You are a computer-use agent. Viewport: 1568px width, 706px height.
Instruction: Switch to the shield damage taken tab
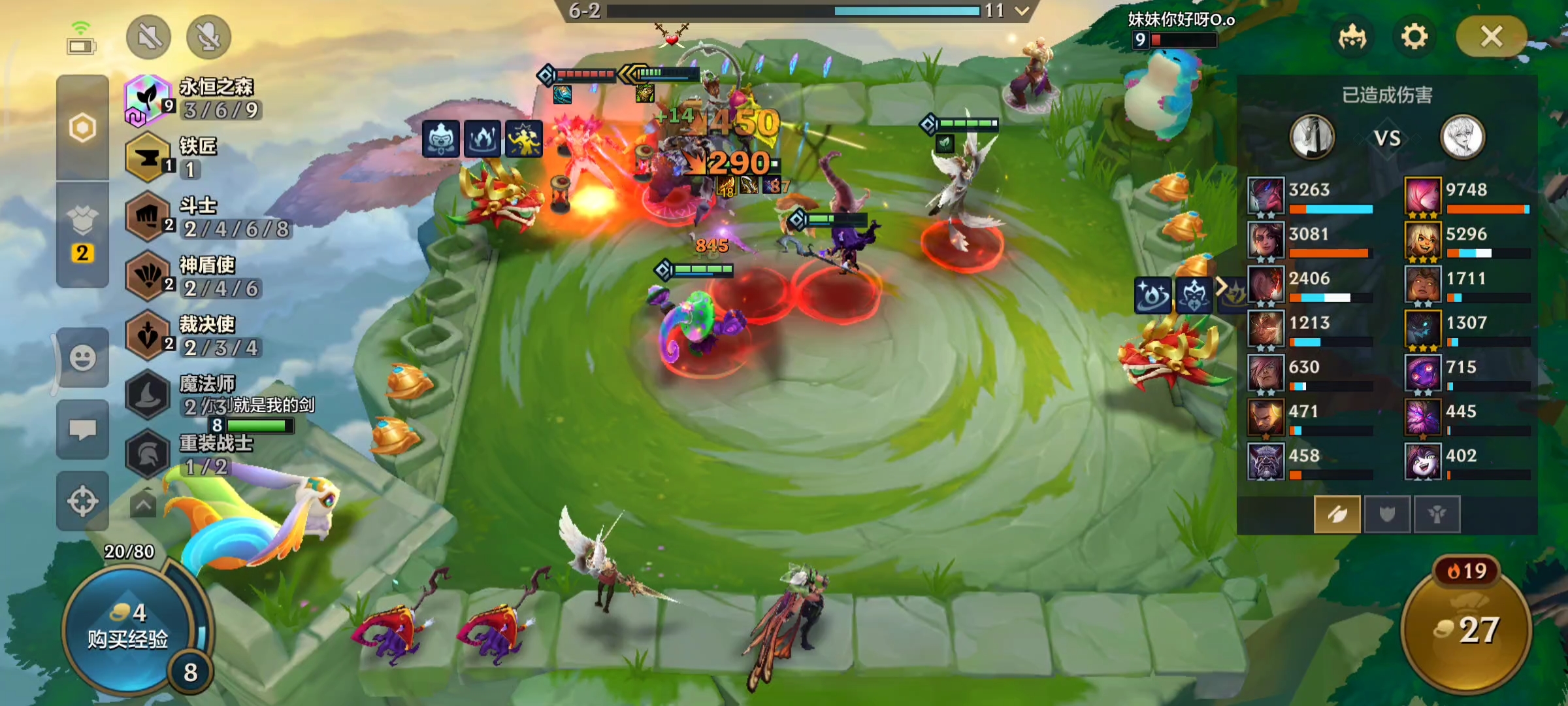[x=1386, y=514]
